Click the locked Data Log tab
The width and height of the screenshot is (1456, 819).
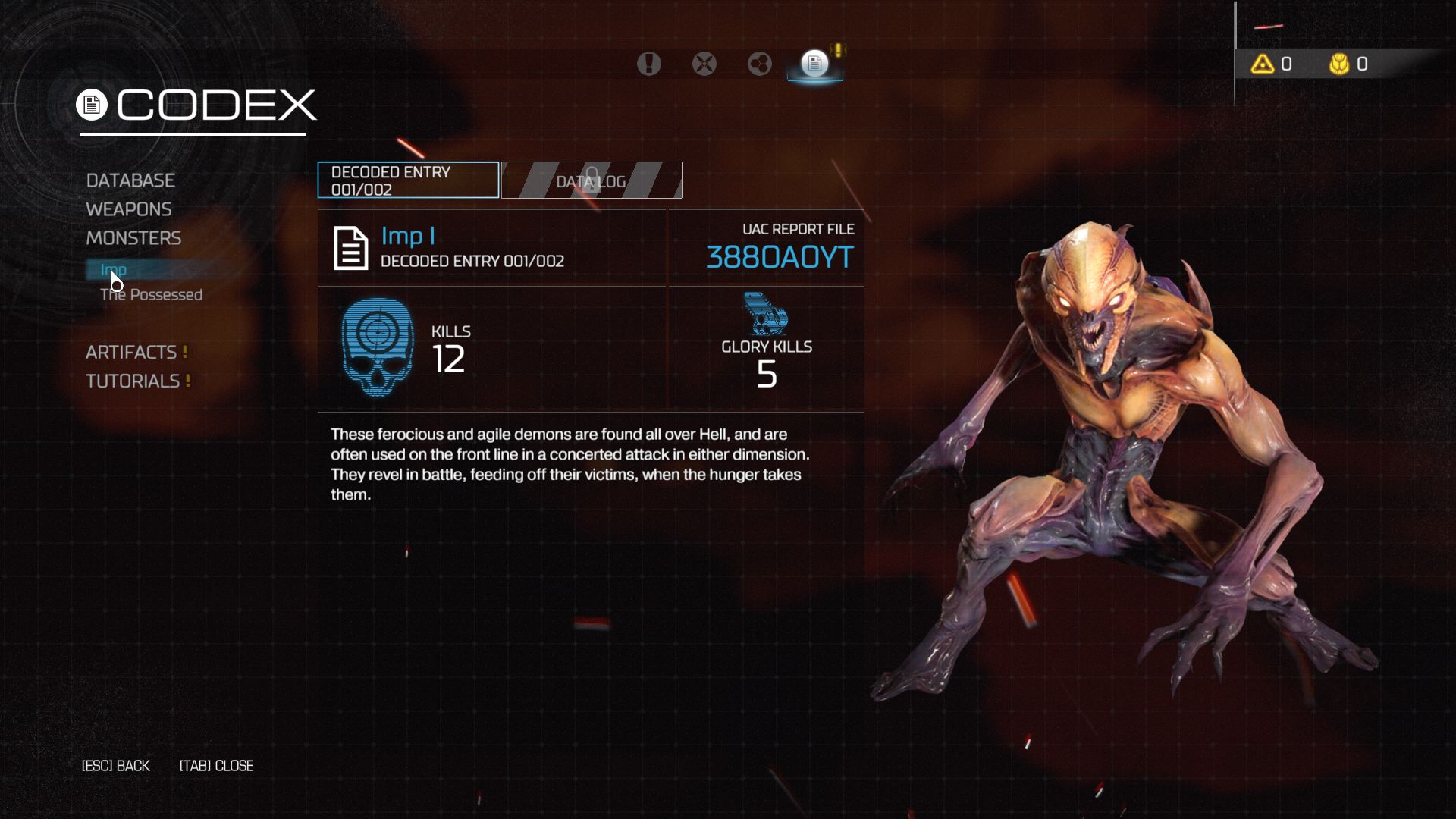click(x=591, y=180)
